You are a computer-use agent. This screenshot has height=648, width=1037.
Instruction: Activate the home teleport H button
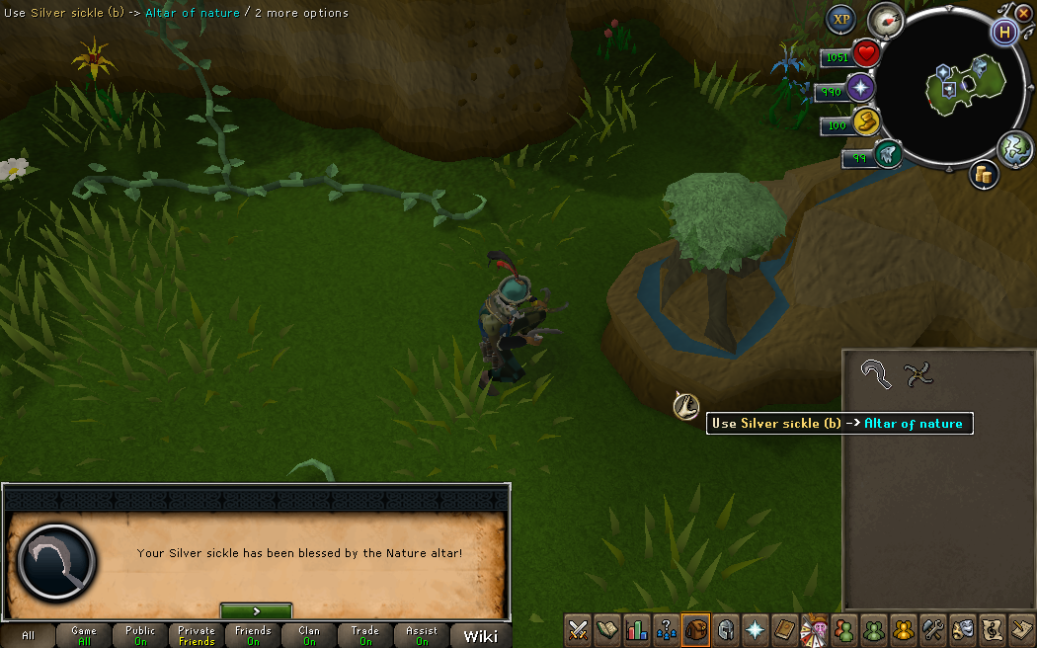pyautogui.click(x=1004, y=32)
